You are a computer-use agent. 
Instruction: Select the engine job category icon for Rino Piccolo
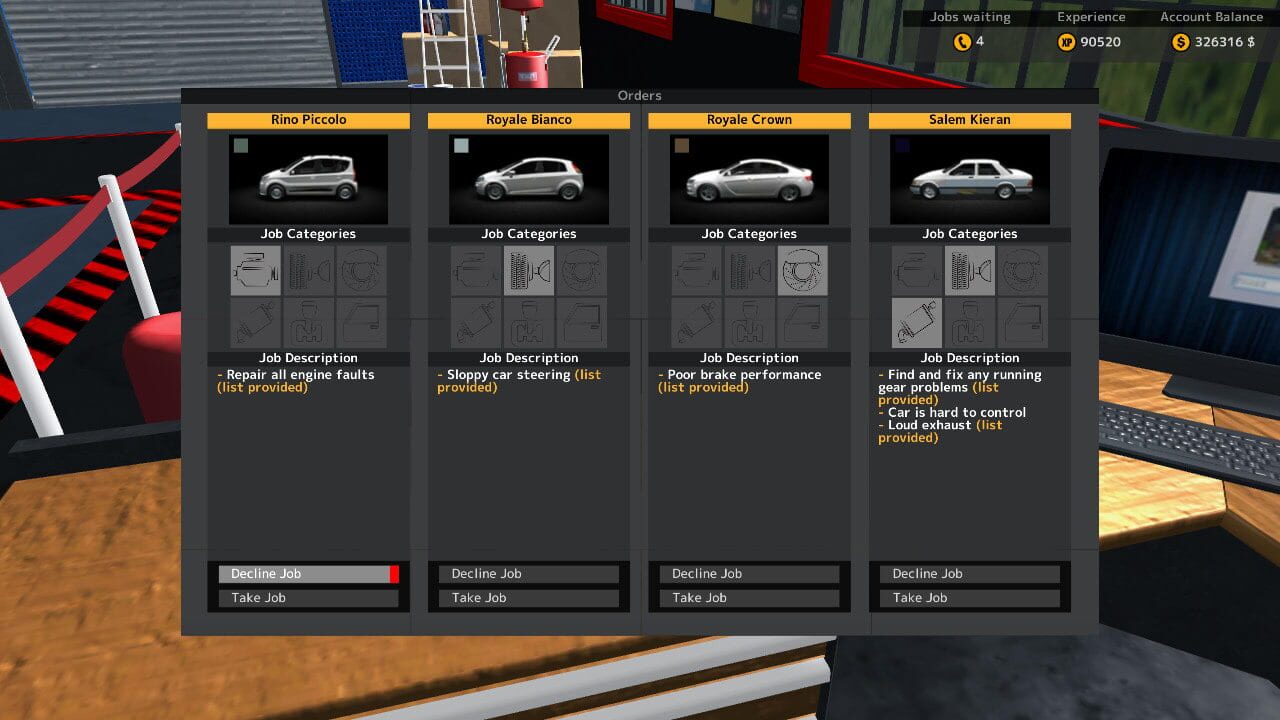[x=254, y=270]
